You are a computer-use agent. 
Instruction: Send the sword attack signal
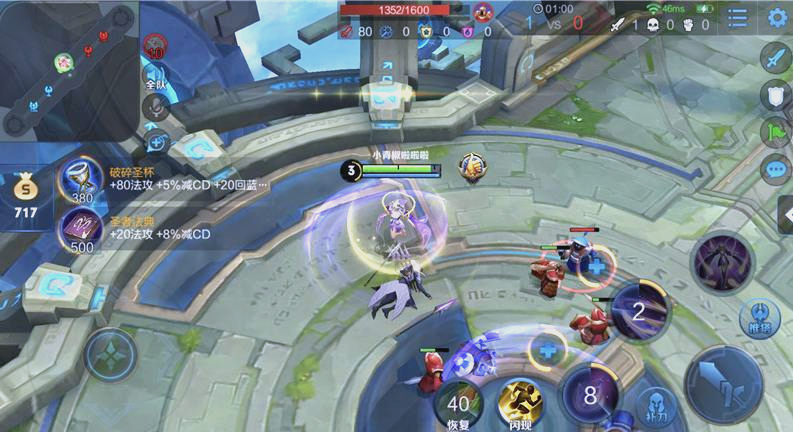pyautogui.click(x=775, y=58)
